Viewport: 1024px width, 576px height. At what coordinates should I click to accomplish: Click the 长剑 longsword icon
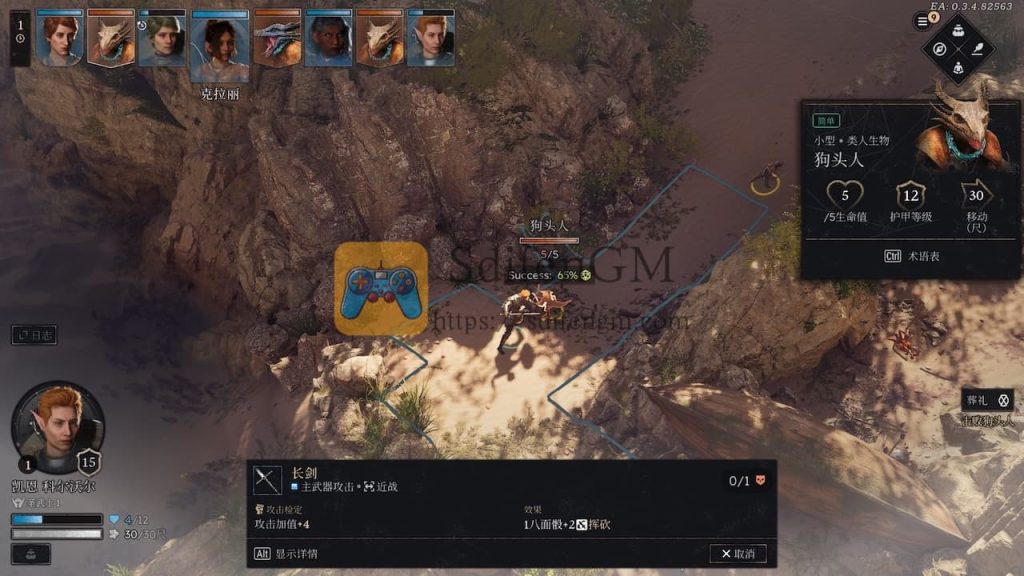(x=268, y=480)
